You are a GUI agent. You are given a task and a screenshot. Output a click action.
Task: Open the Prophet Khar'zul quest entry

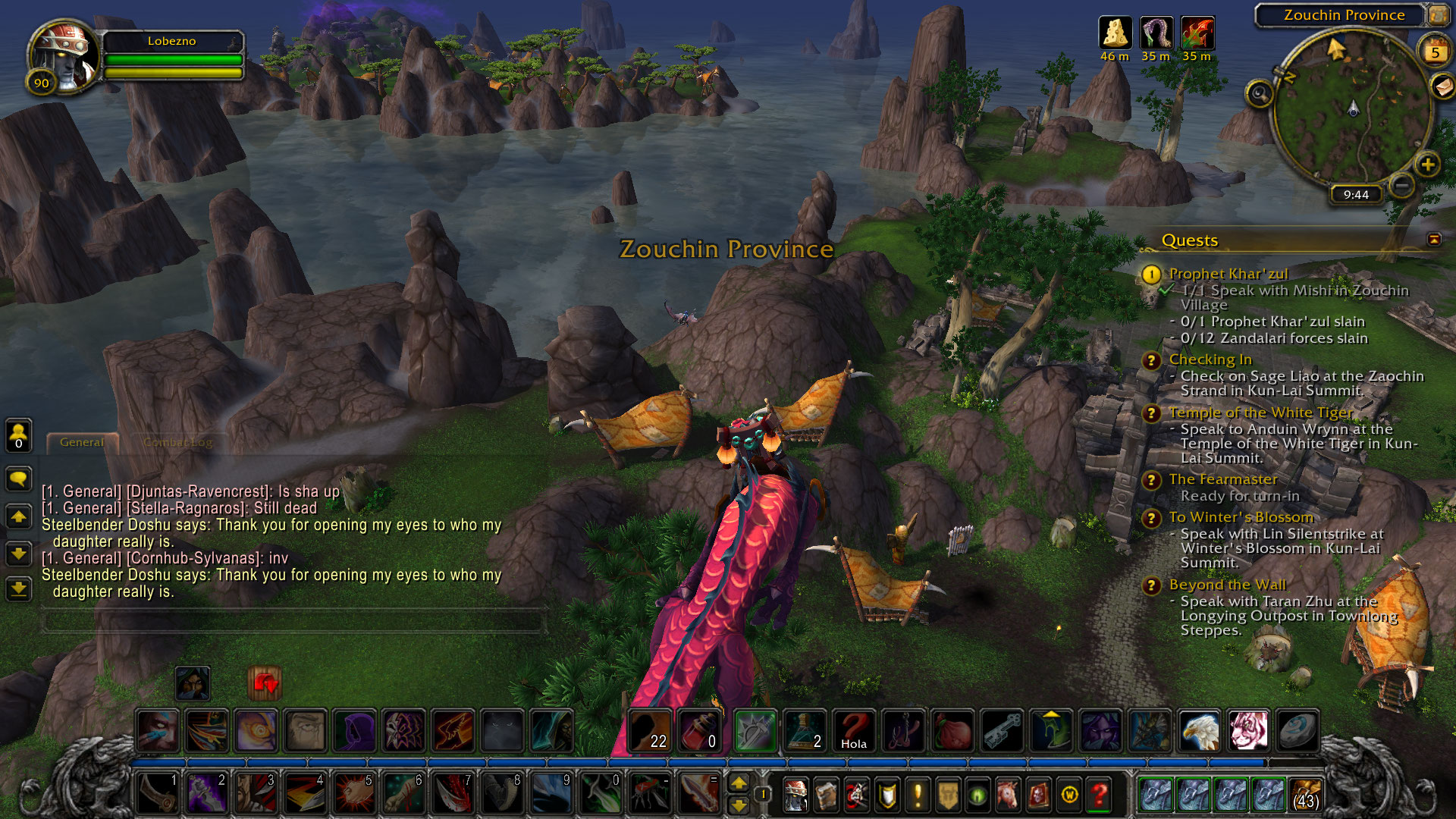click(x=1228, y=274)
